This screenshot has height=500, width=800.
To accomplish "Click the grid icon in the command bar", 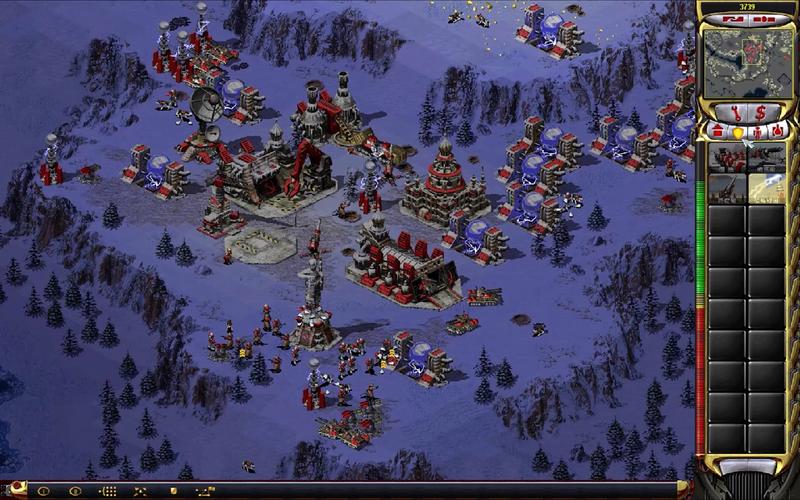I will (x=108, y=491).
